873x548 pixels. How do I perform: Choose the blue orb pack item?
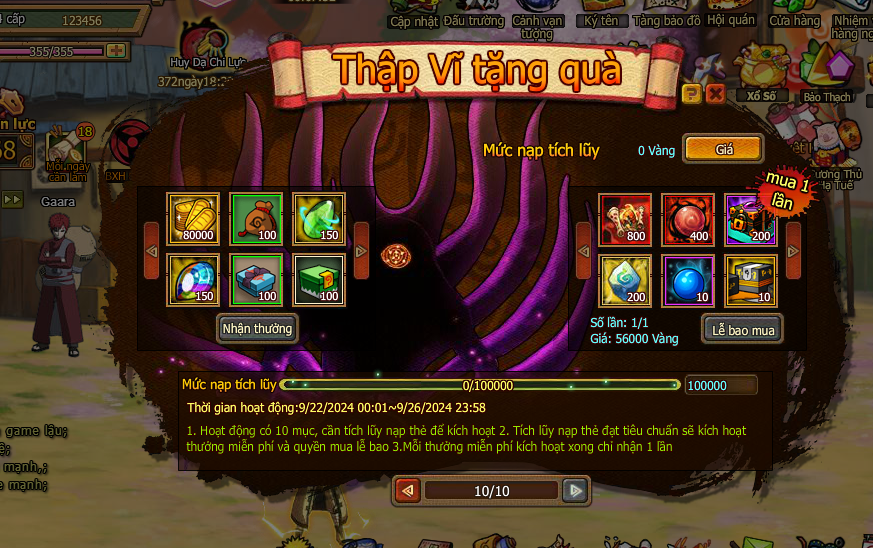pos(688,280)
